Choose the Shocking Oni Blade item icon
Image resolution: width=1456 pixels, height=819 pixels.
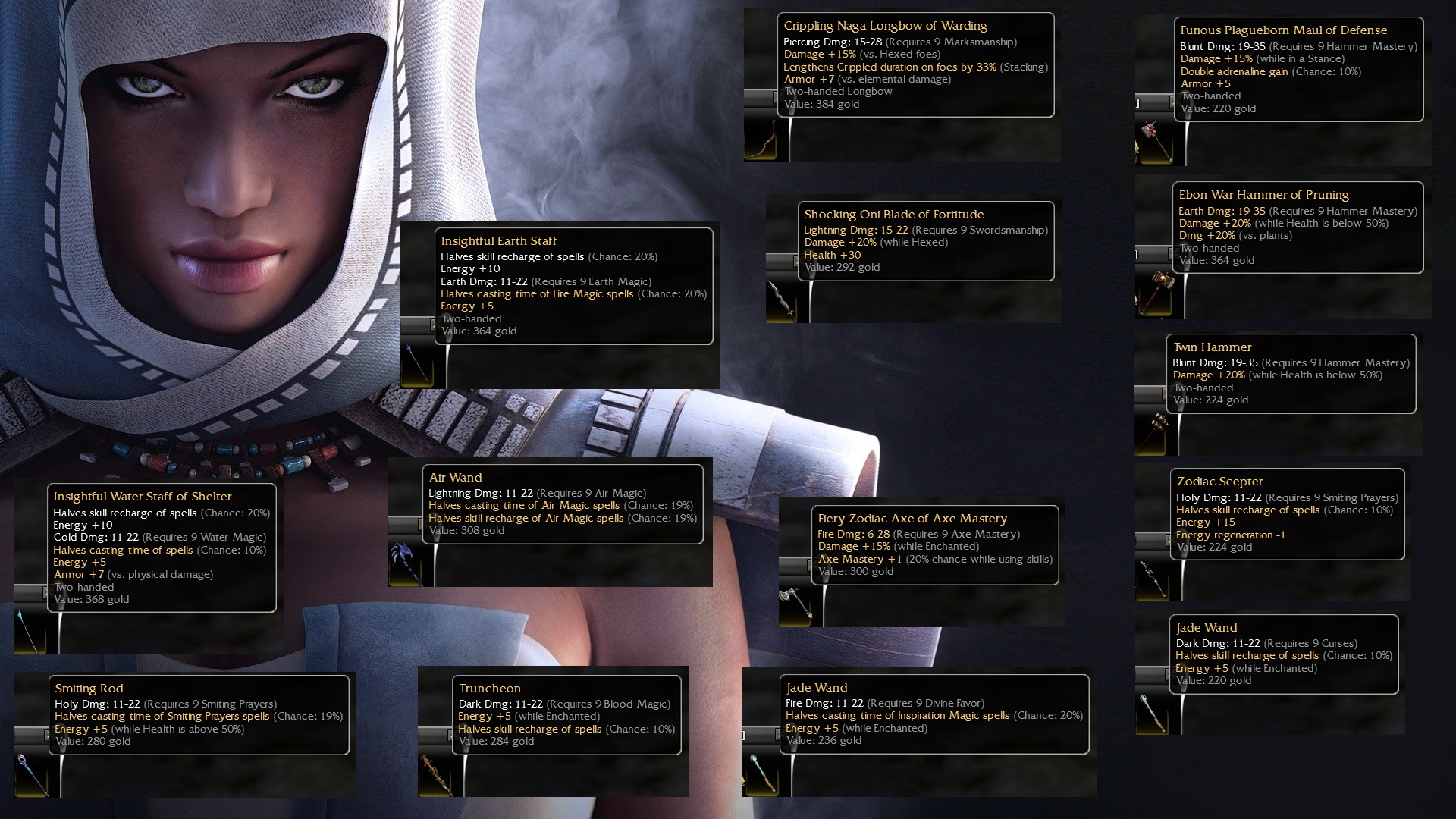pos(782,301)
